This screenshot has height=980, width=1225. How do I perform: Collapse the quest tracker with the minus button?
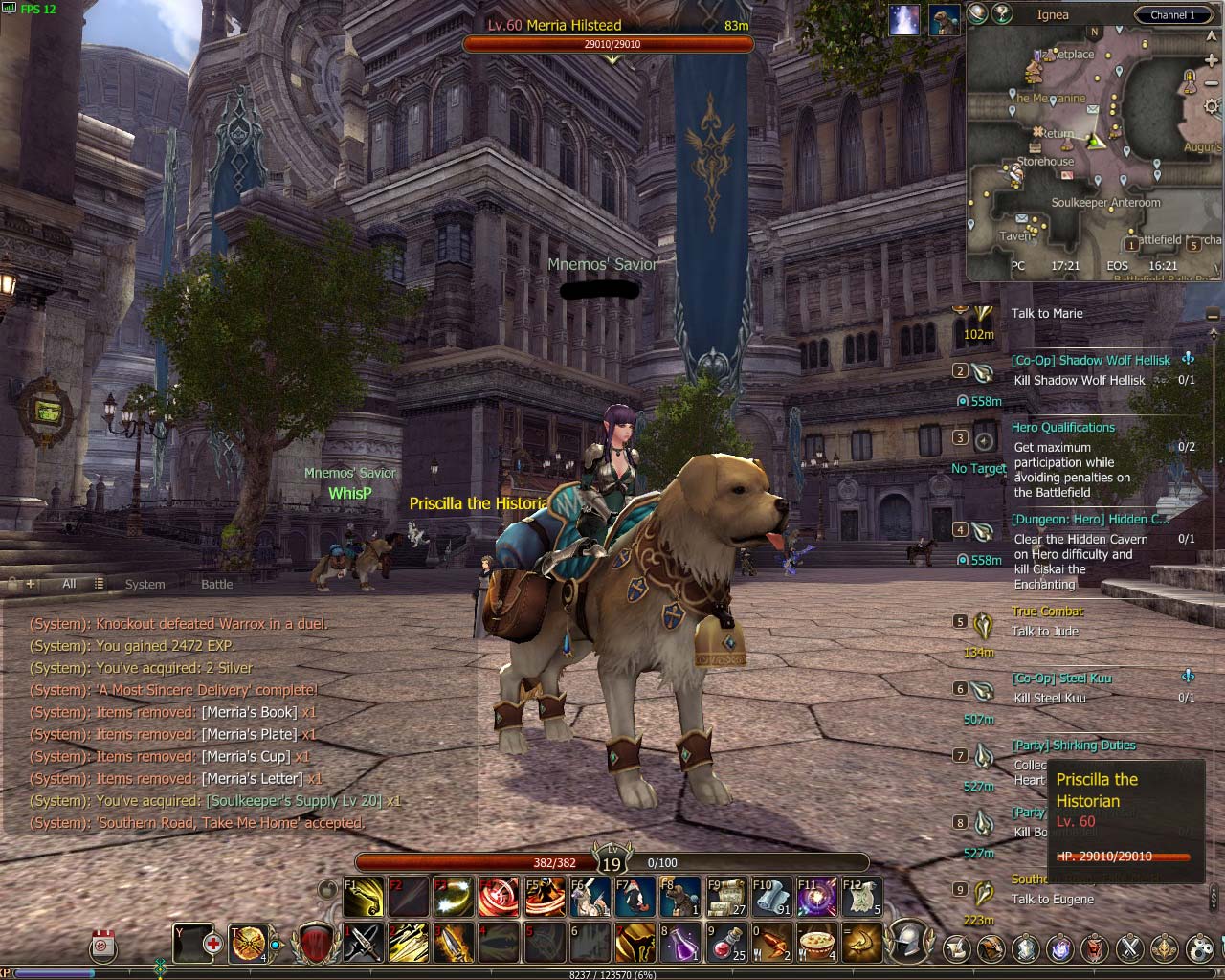pos(1213,315)
